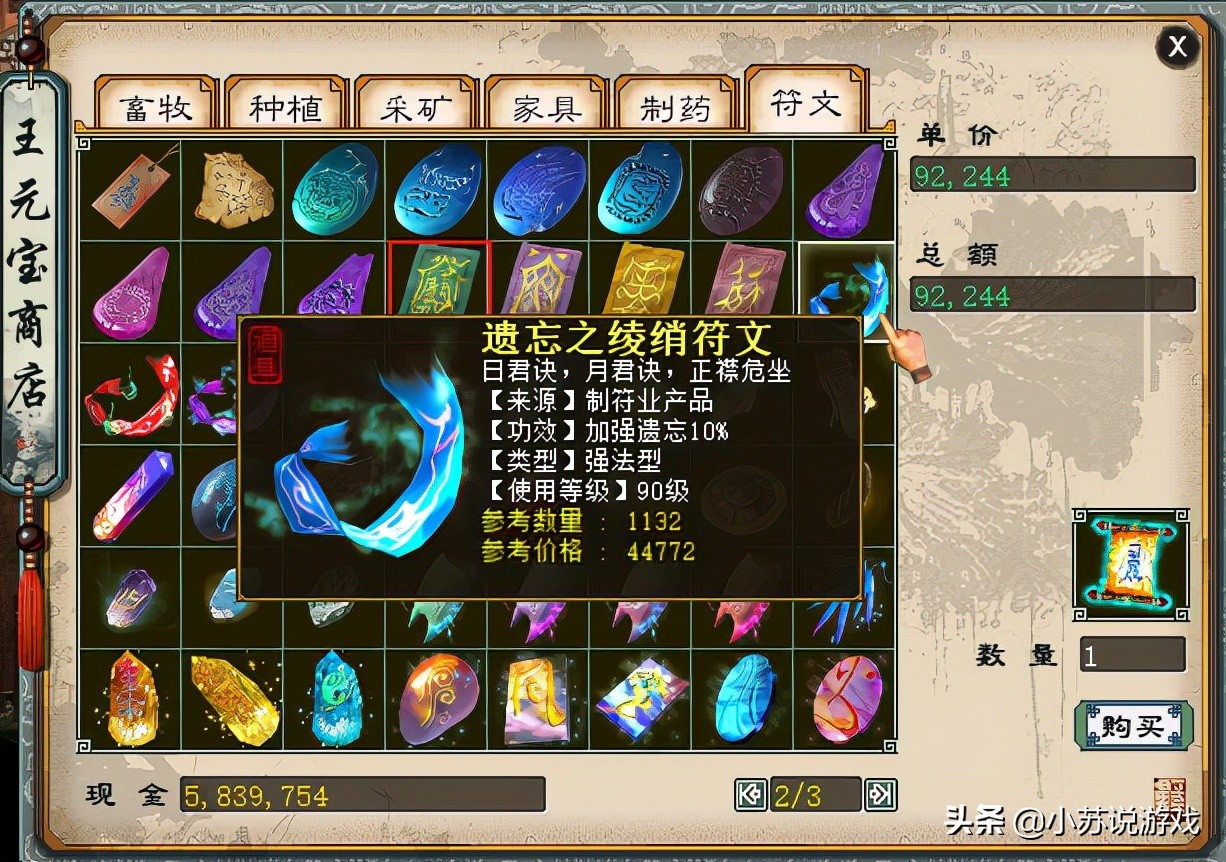1226x862 pixels.
Task: Click the 数量 quantity input field
Action: click(1132, 656)
